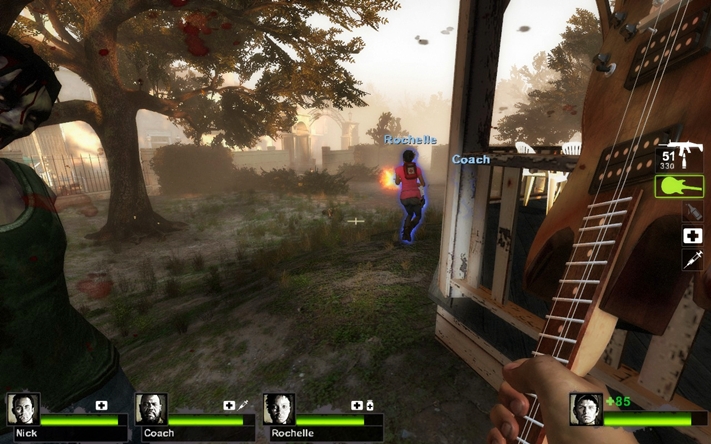This screenshot has height=444, width=711.
Task: Select the adrenaline syringe slot
Action: point(692,259)
